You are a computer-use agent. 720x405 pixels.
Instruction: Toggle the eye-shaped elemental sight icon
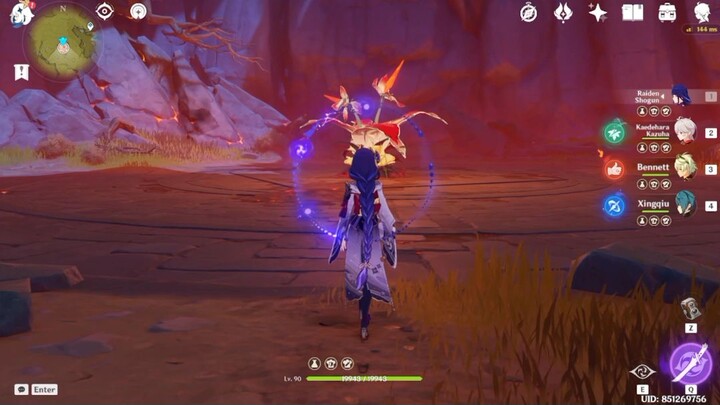[x=105, y=11]
